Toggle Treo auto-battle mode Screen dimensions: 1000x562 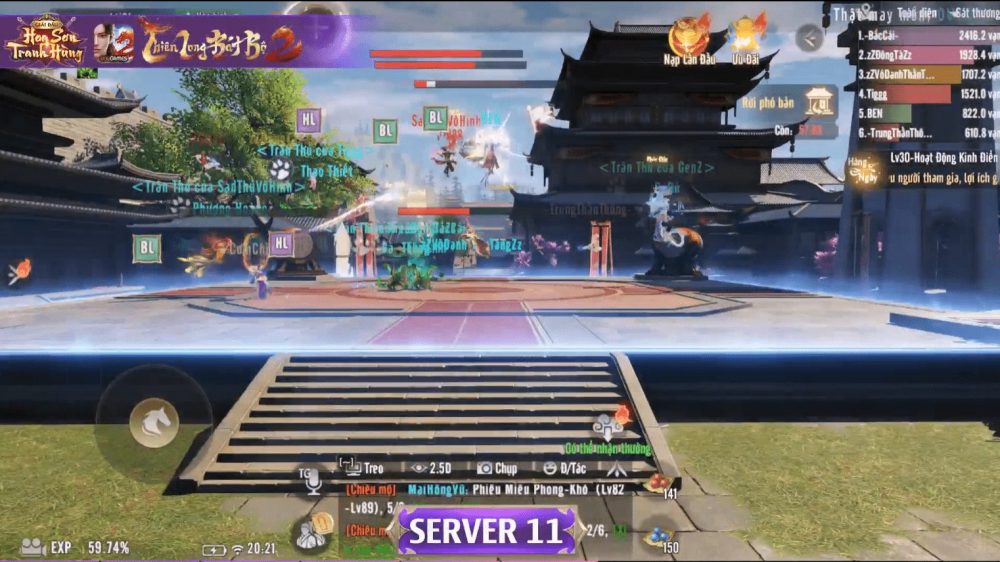point(362,467)
